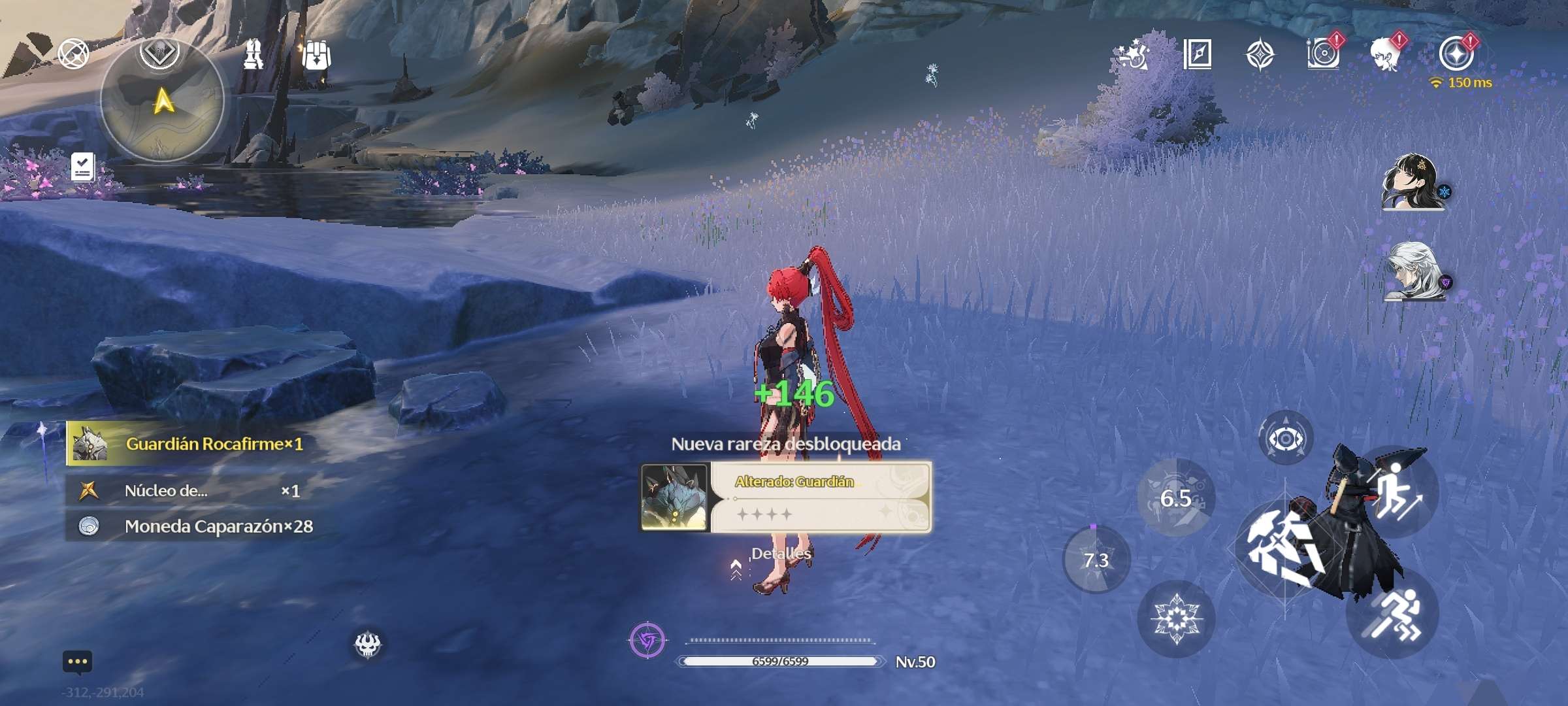Show Detalles for the unlocked rarity
1568x706 pixels.
[x=781, y=554]
